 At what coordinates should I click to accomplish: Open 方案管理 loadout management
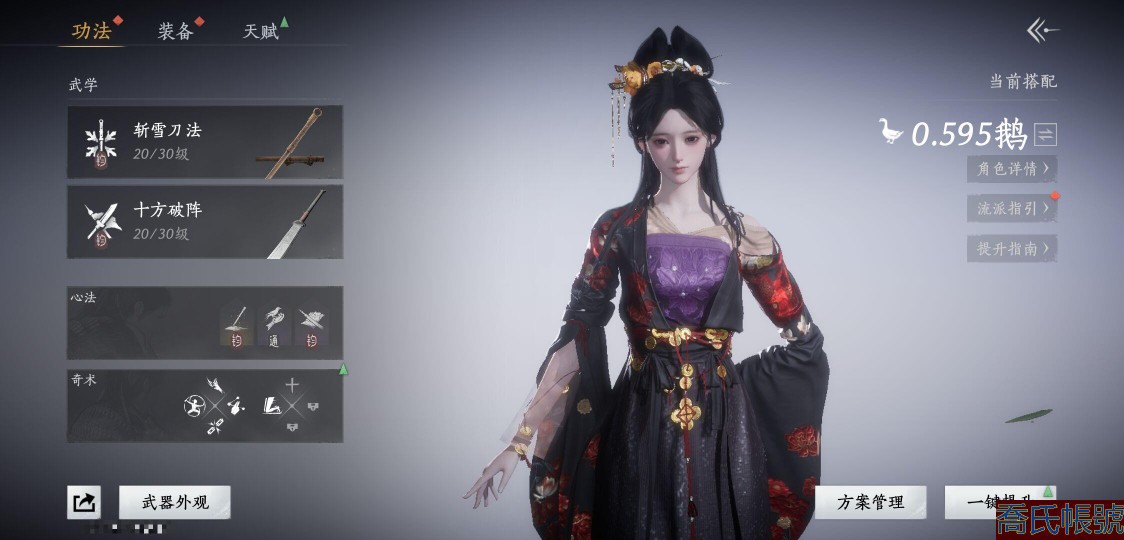[871, 502]
